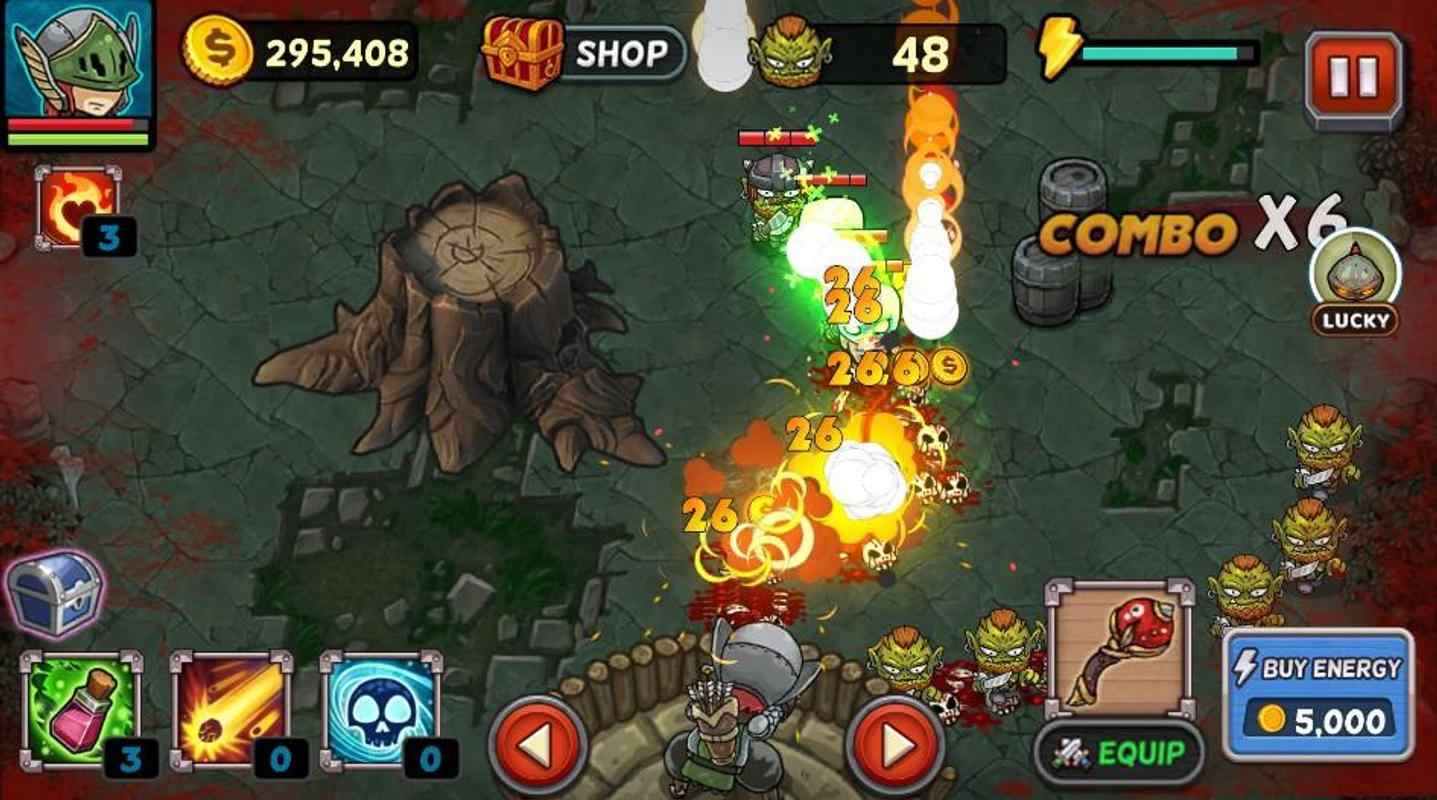Move the hero with the right arrow
The height and width of the screenshot is (800, 1437).
click(894, 744)
